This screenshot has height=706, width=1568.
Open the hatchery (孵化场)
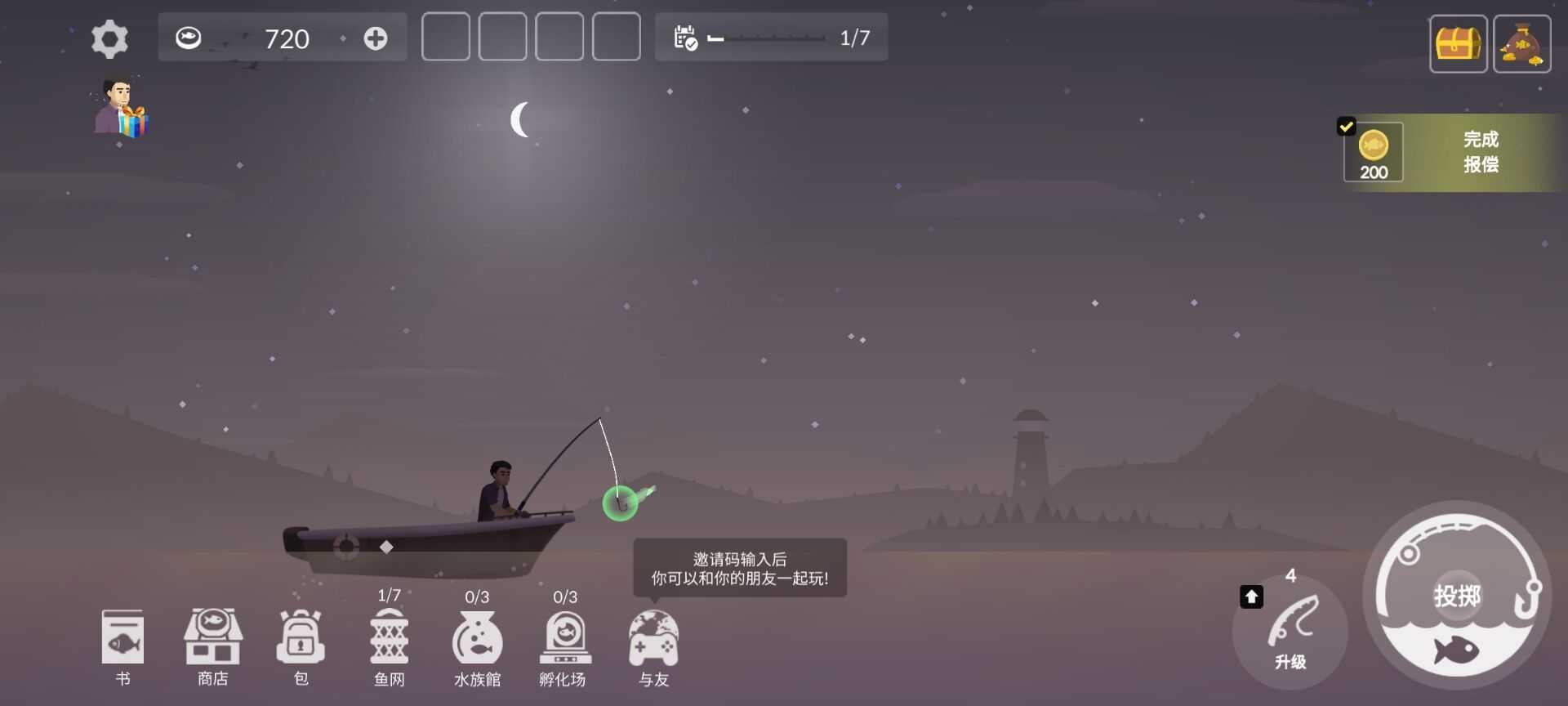click(x=564, y=646)
